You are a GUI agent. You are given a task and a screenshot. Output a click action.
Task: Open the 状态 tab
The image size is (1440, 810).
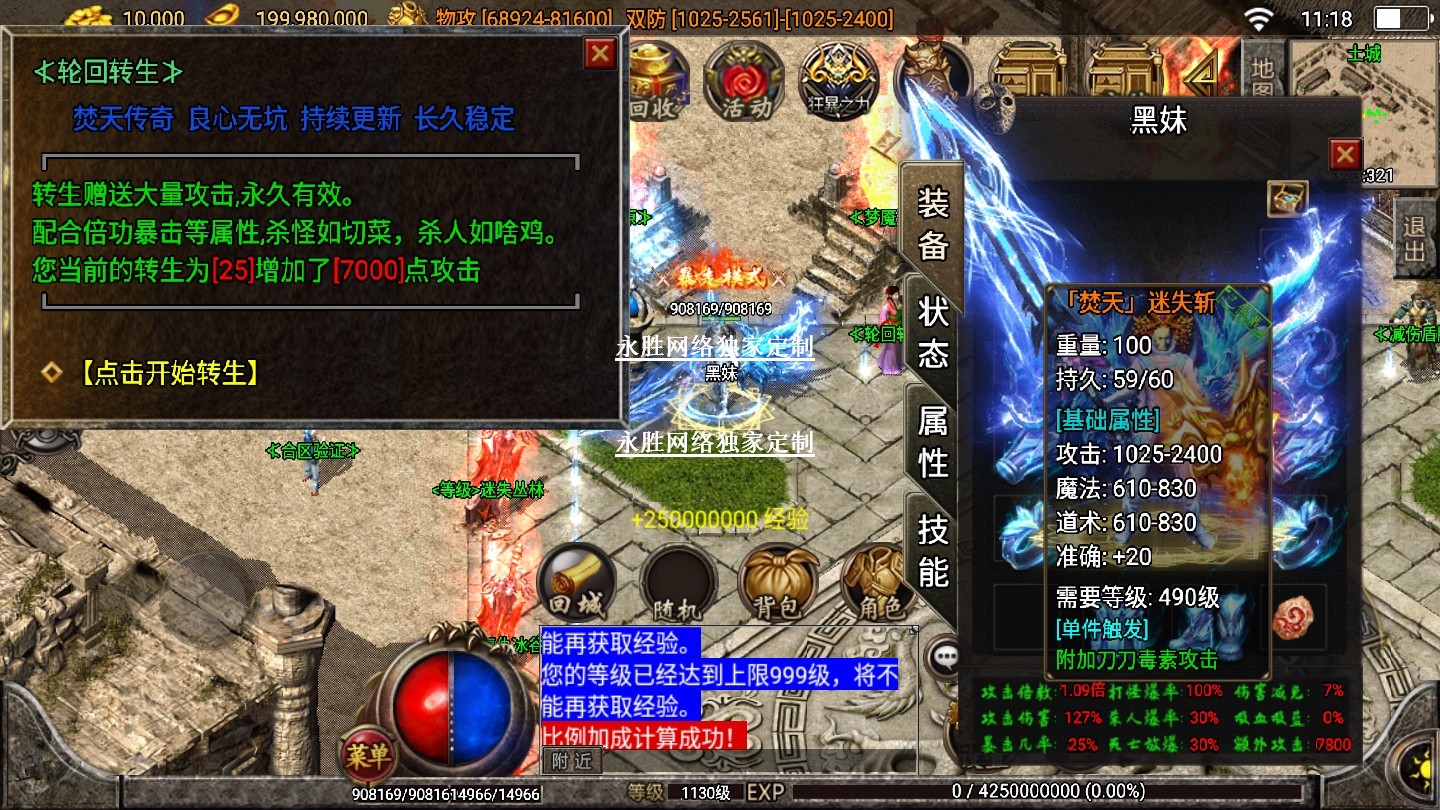click(x=932, y=332)
